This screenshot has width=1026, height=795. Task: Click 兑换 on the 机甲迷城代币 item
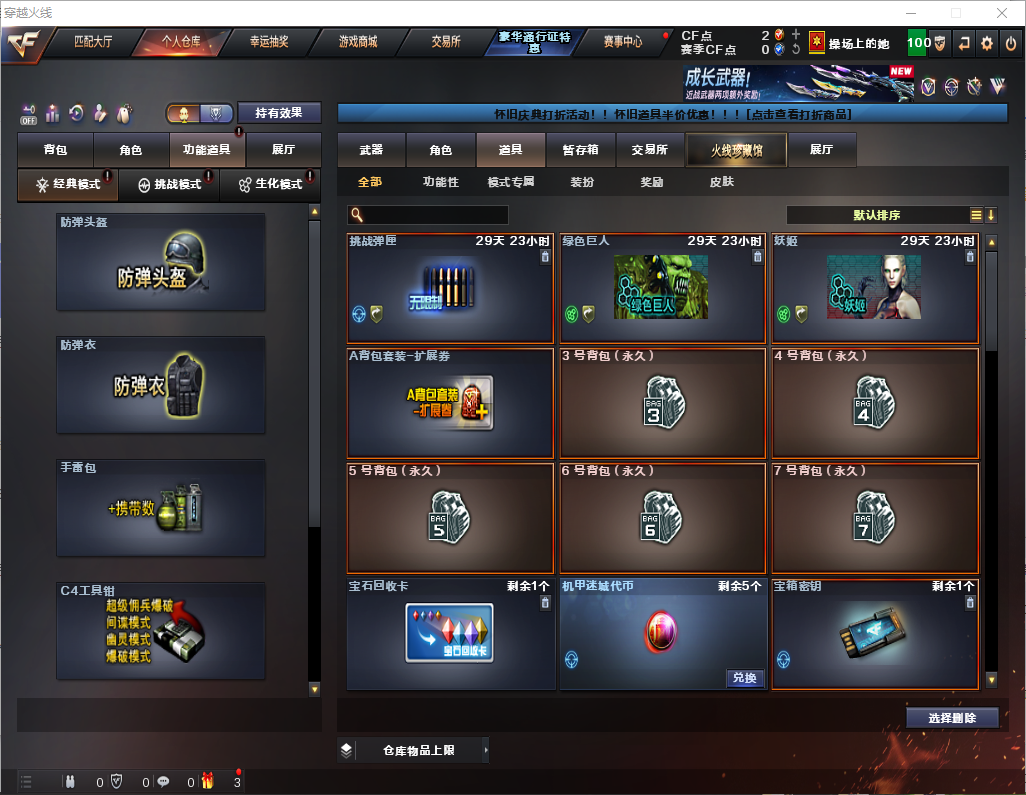[744, 678]
